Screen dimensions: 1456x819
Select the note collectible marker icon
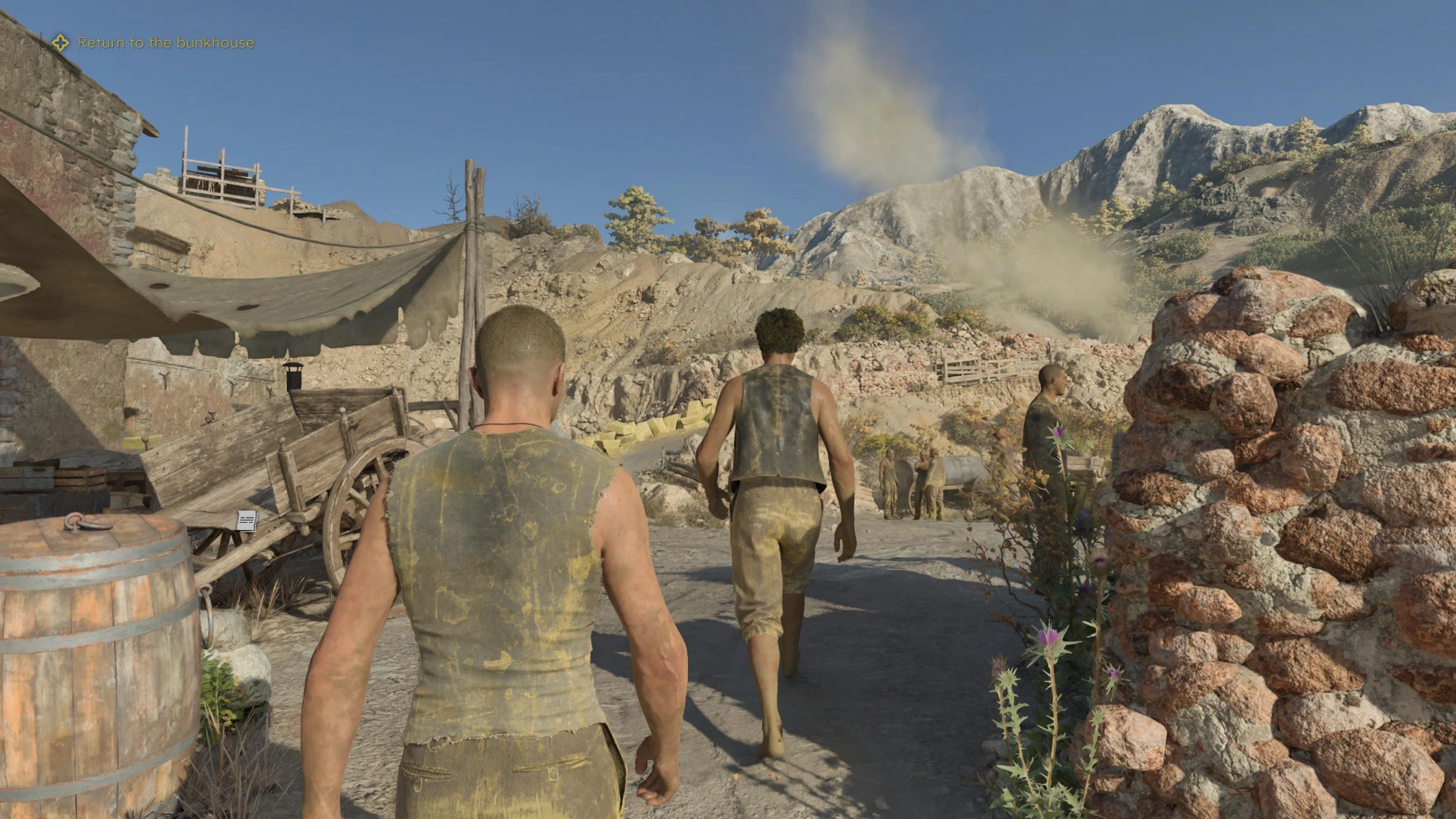pos(247,520)
